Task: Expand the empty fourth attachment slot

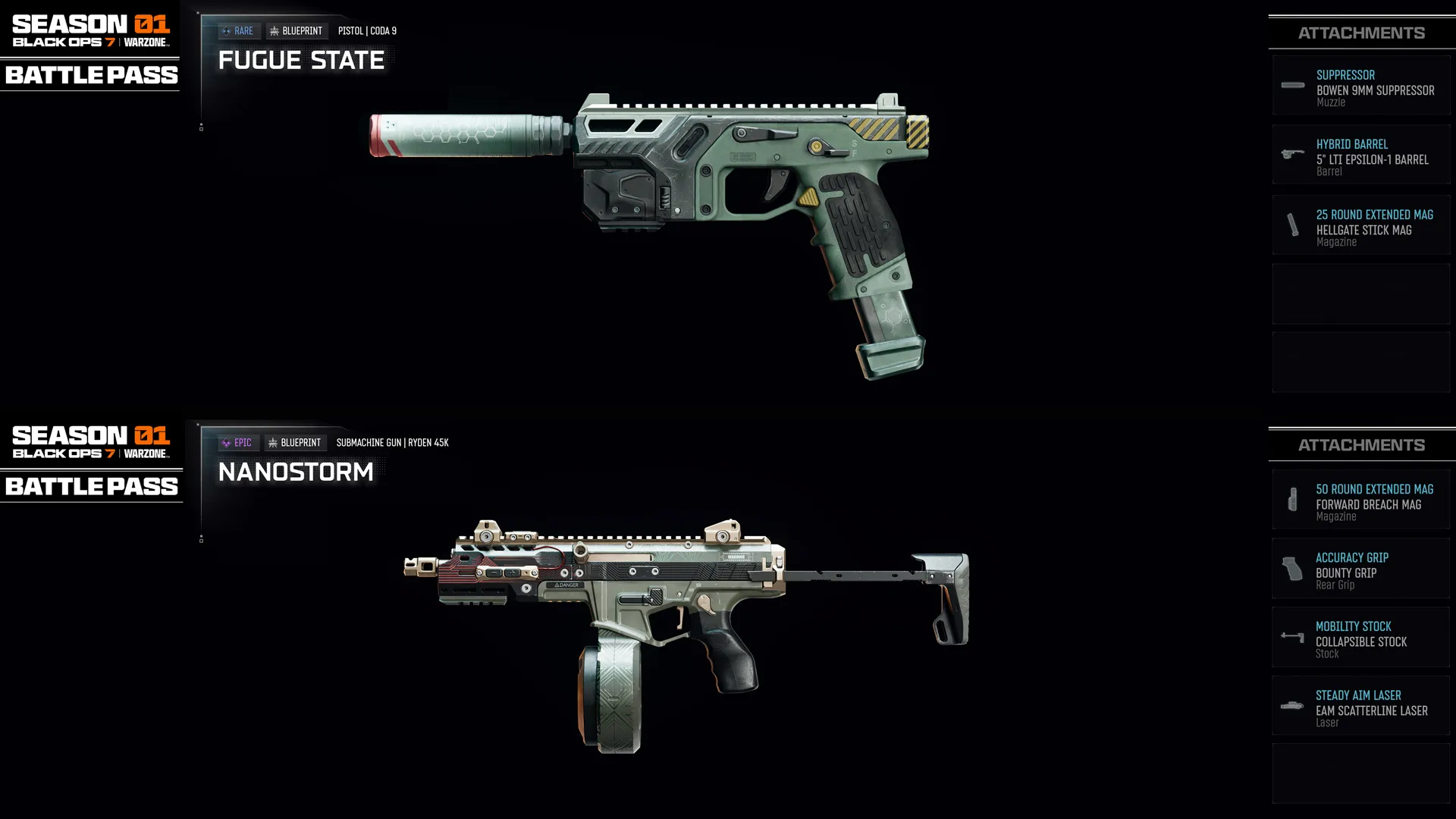Action: coord(1361,294)
